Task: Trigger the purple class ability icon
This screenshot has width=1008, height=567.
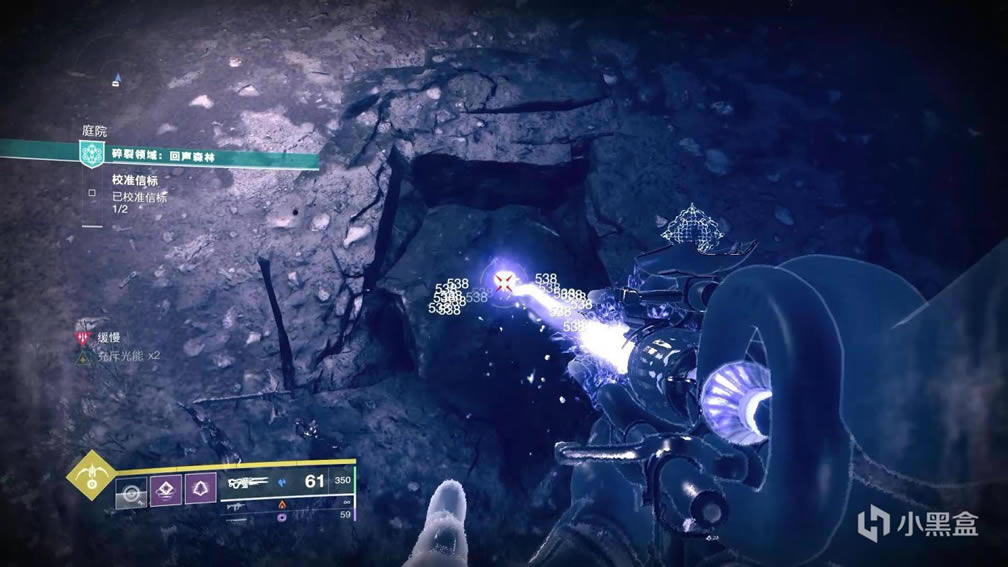Action: click(x=202, y=489)
